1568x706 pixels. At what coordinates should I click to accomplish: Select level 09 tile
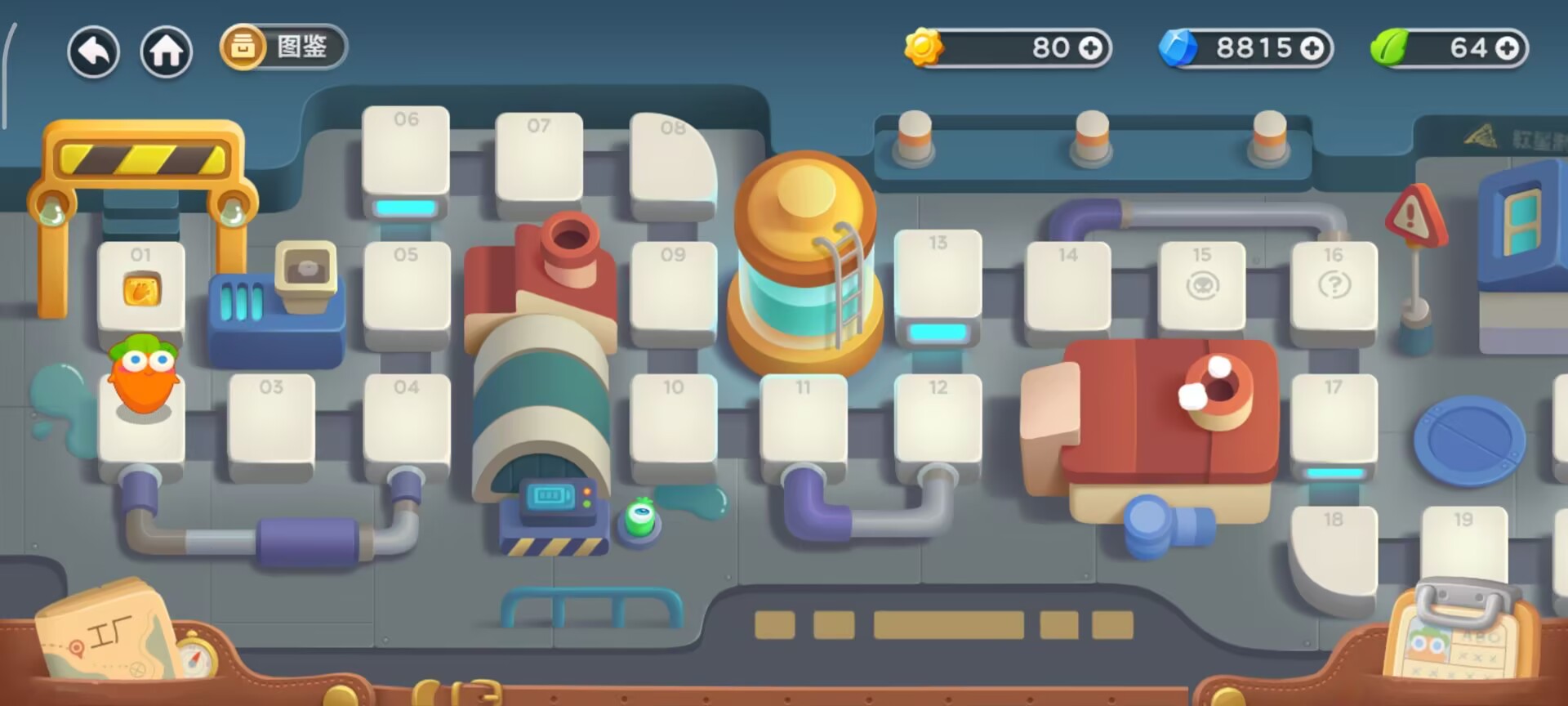(673, 288)
